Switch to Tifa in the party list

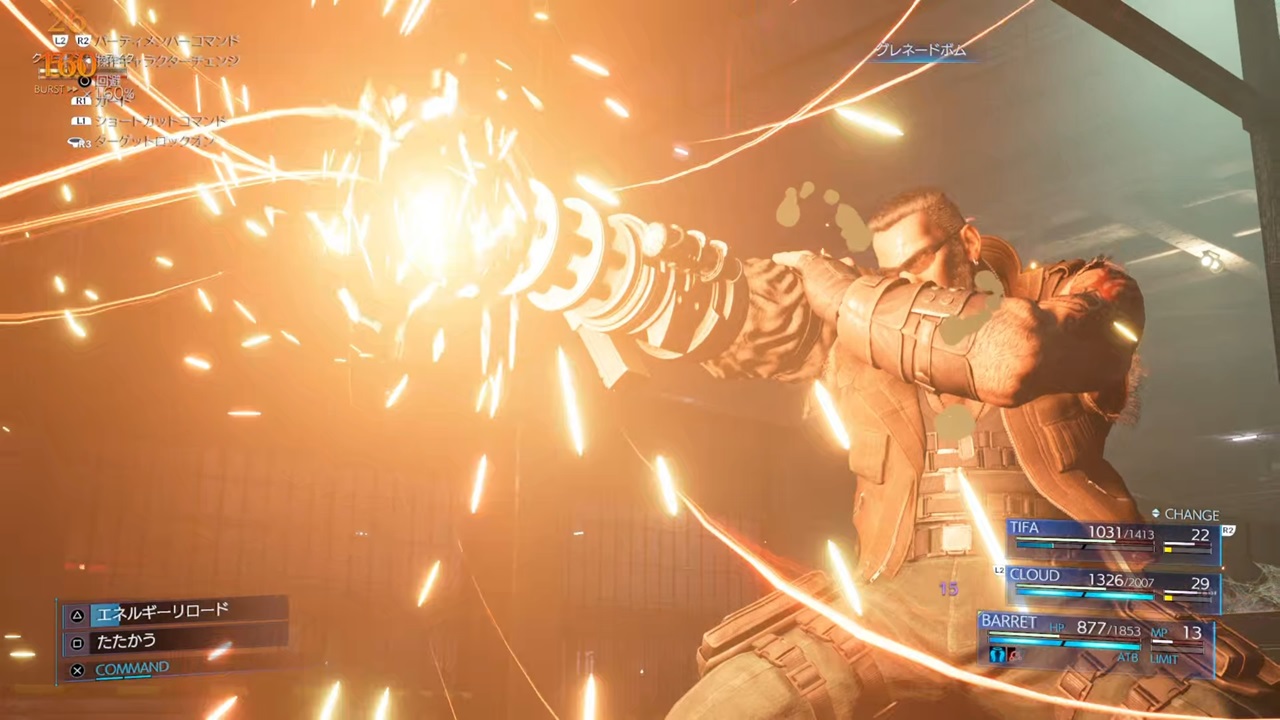tap(1110, 535)
